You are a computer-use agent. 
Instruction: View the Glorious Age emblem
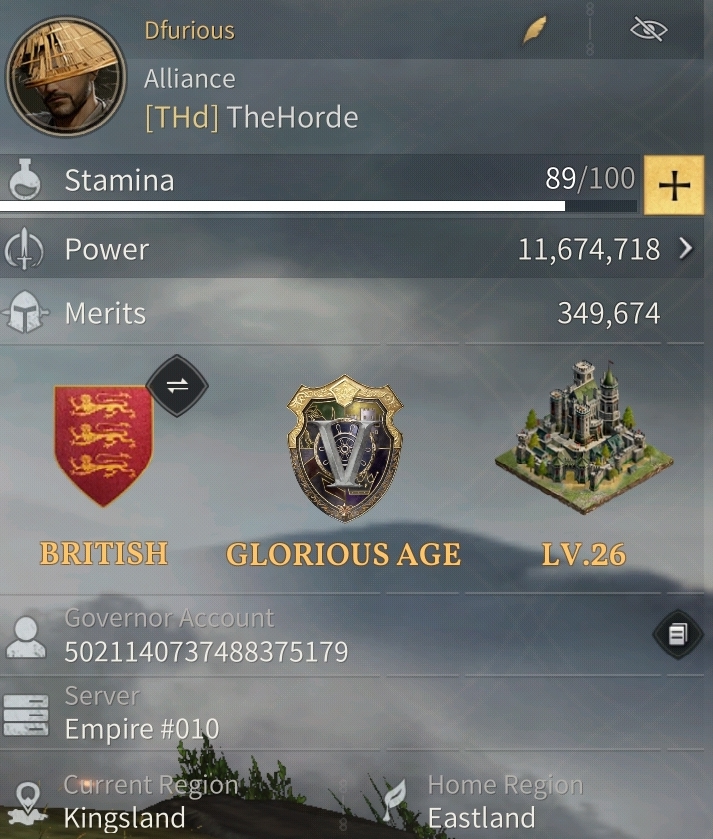pyautogui.click(x=345, y=448)
